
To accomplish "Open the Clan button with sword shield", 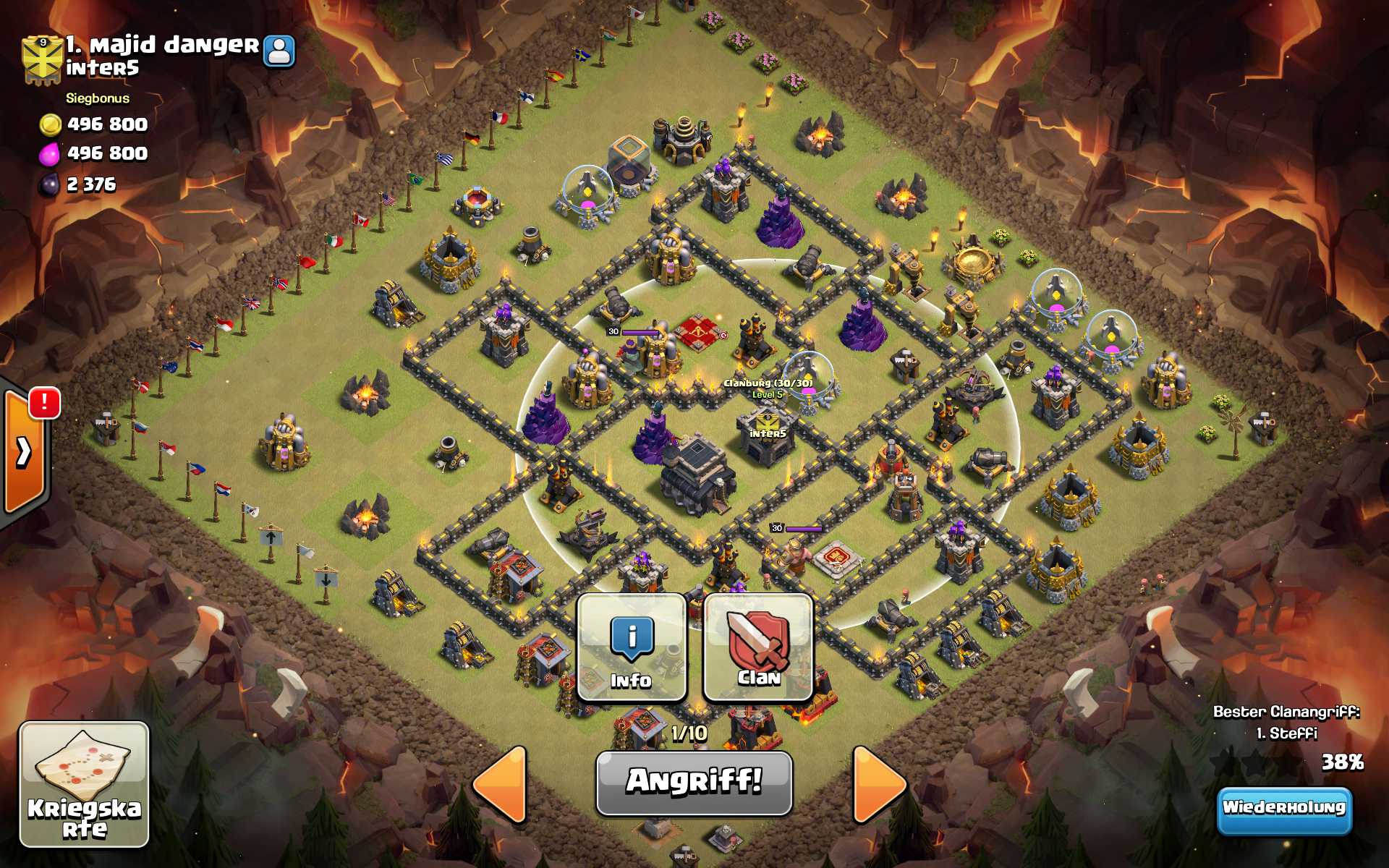I will coord(758,648).
